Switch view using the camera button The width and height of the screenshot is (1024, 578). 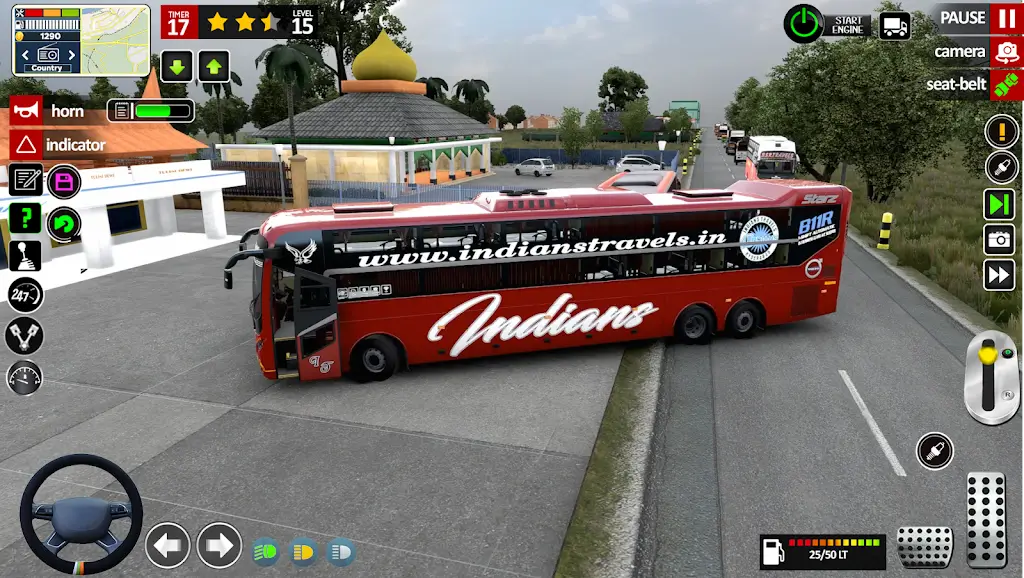[1005, 51]
